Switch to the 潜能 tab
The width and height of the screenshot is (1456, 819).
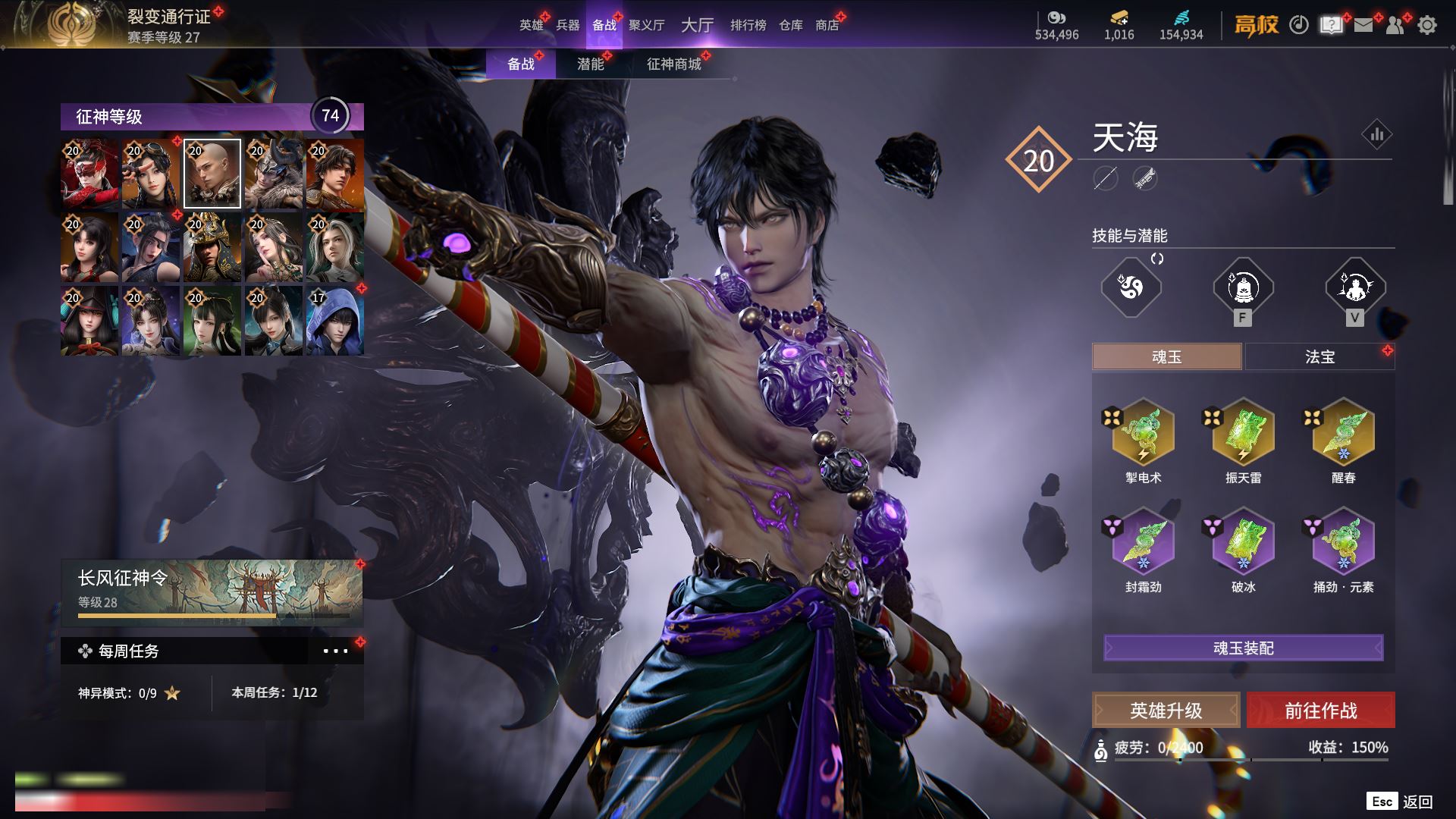tap(590, 64)
